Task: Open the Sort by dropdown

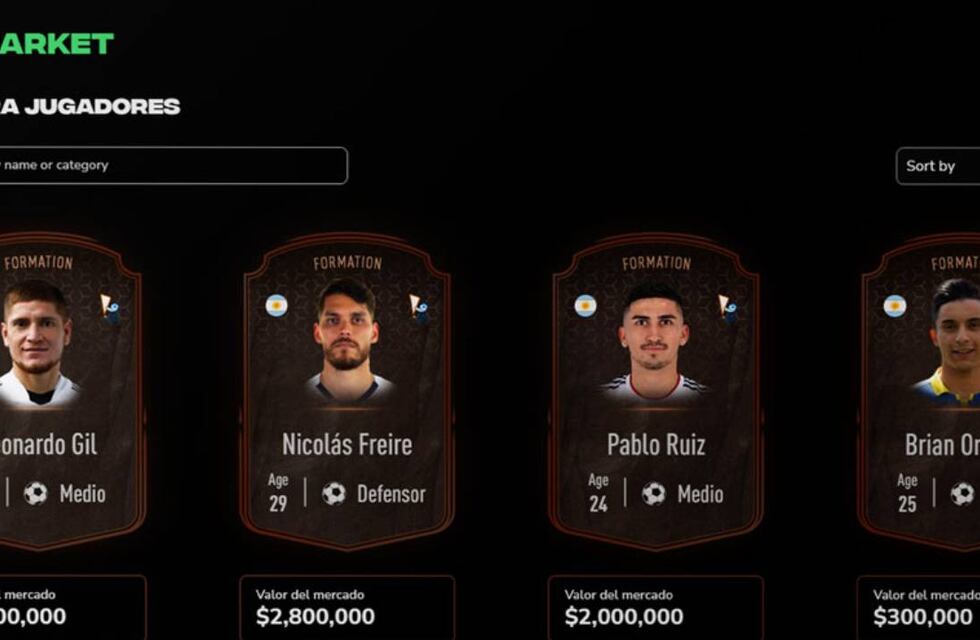Action: [938, 166]
